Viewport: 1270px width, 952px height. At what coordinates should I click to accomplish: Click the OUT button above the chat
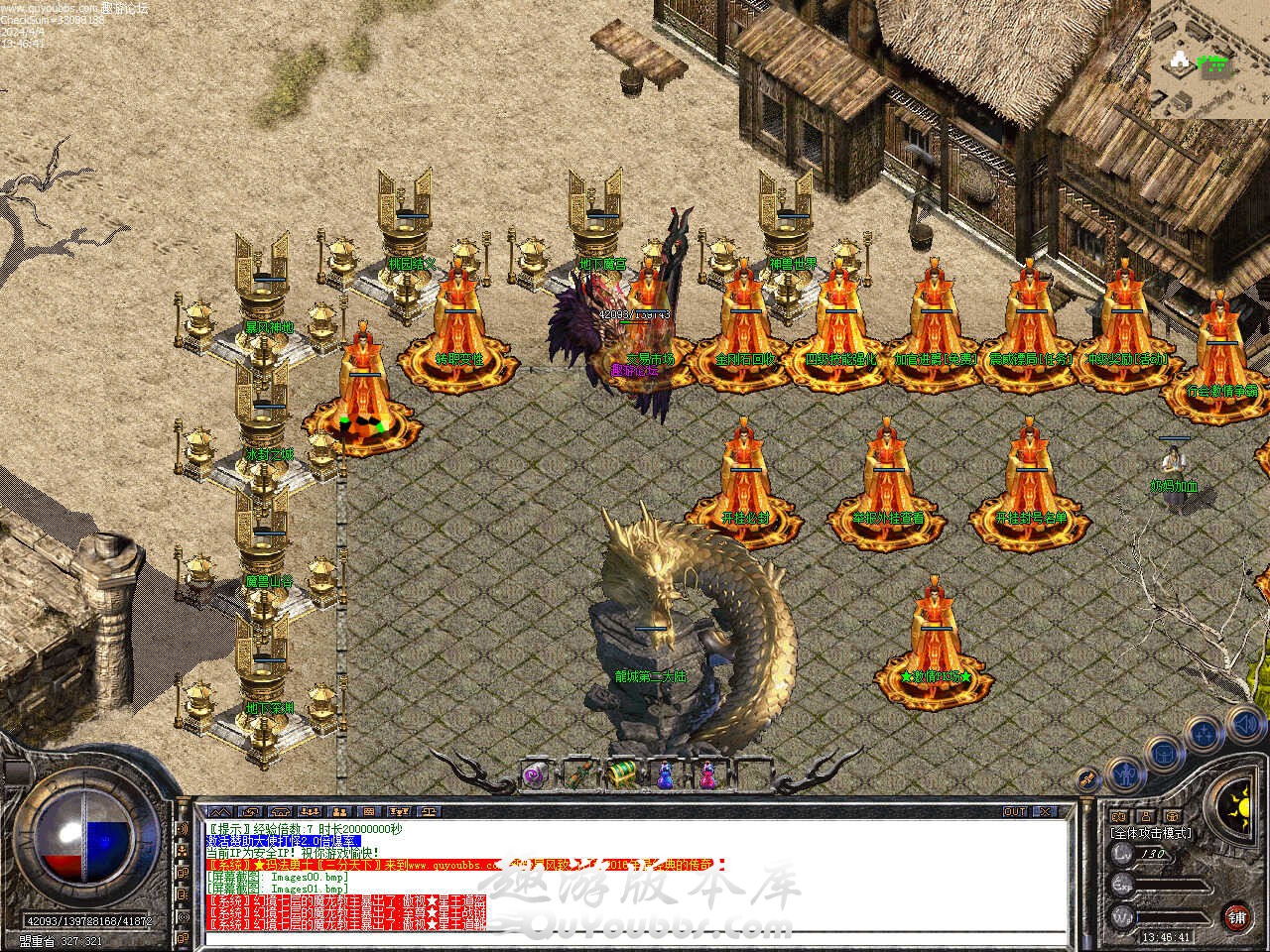[x=1015, y=811]
